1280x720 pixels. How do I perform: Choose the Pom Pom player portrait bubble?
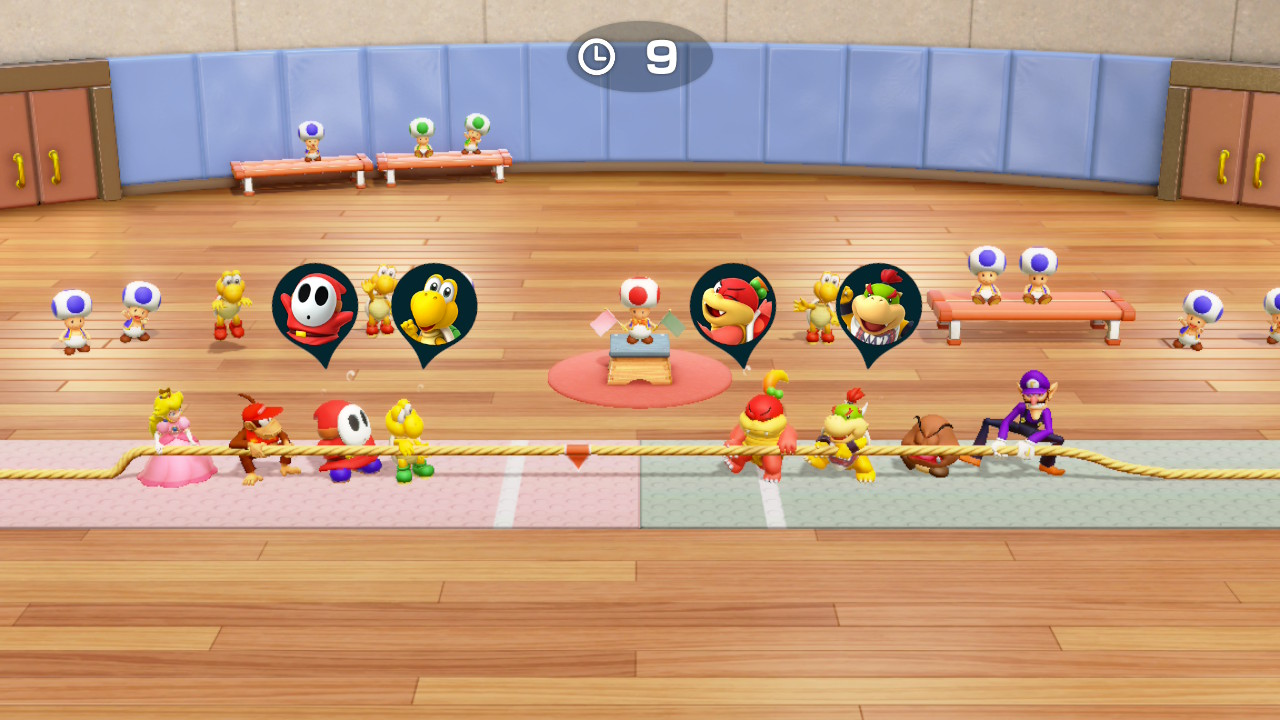732,307
